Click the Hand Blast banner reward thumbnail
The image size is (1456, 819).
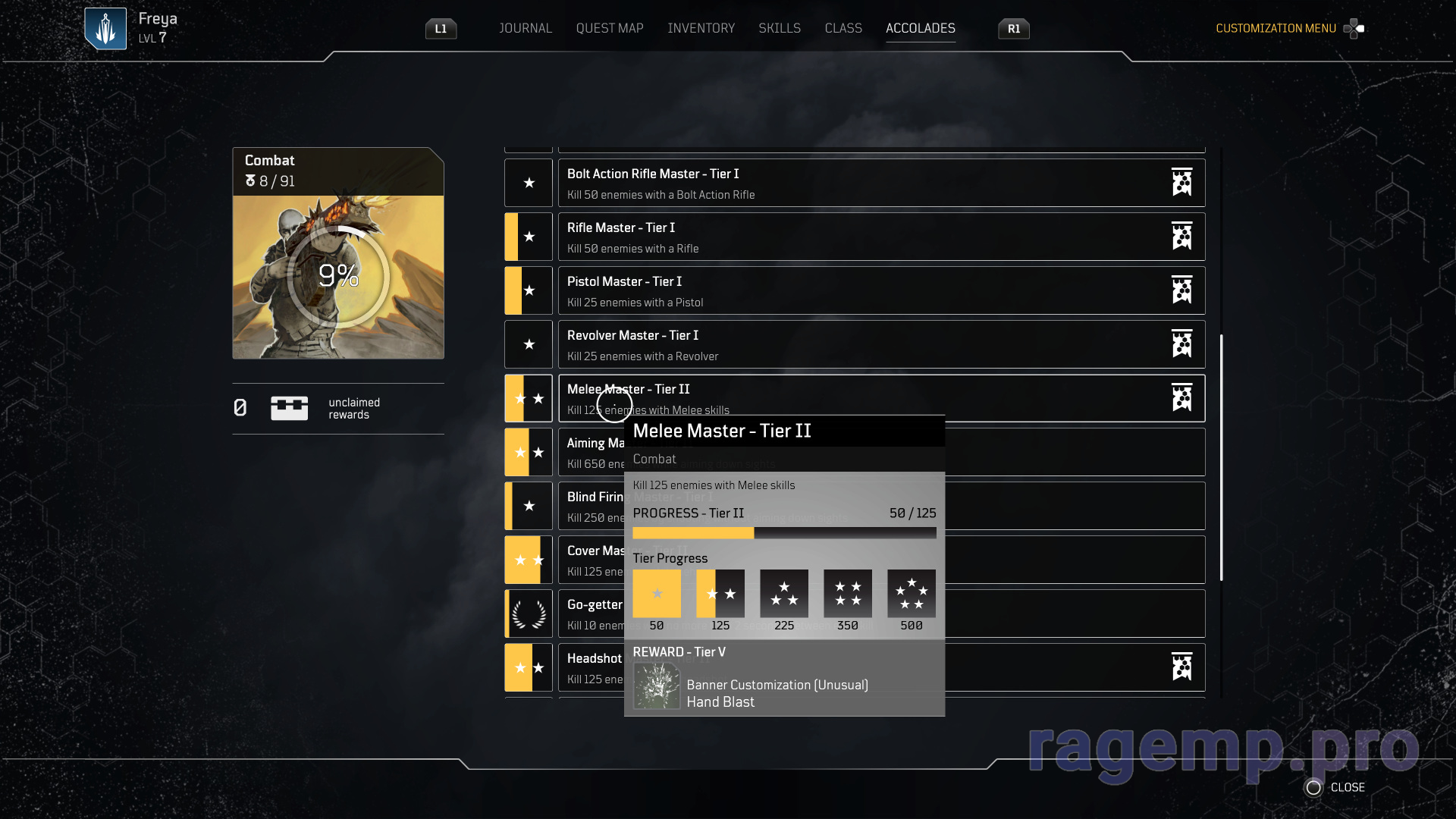(x=657, y=686)
